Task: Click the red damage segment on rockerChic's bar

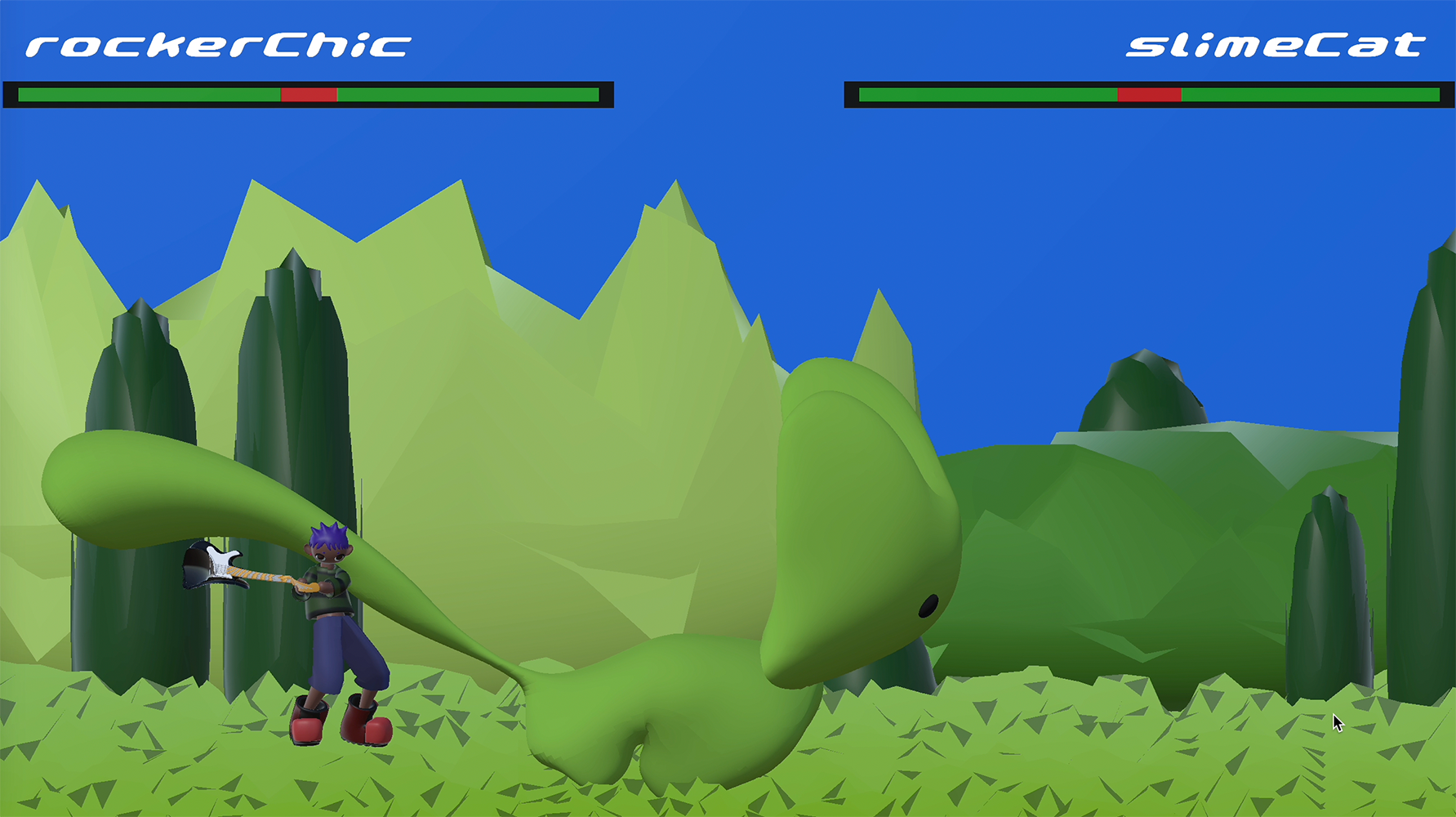Action: [x=309, y=95]
